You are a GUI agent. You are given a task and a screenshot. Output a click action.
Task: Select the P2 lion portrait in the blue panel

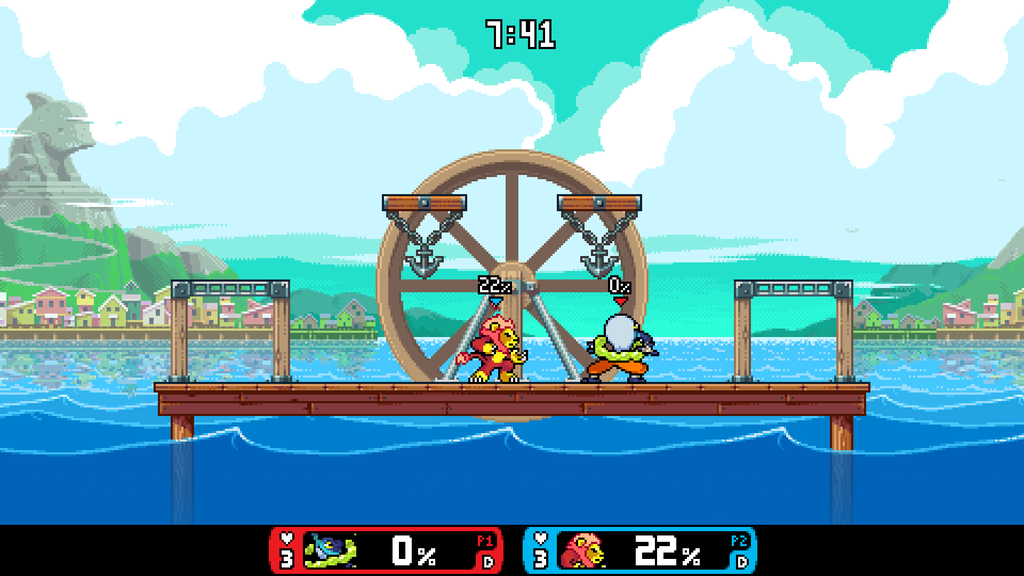(x=583, y=550)
